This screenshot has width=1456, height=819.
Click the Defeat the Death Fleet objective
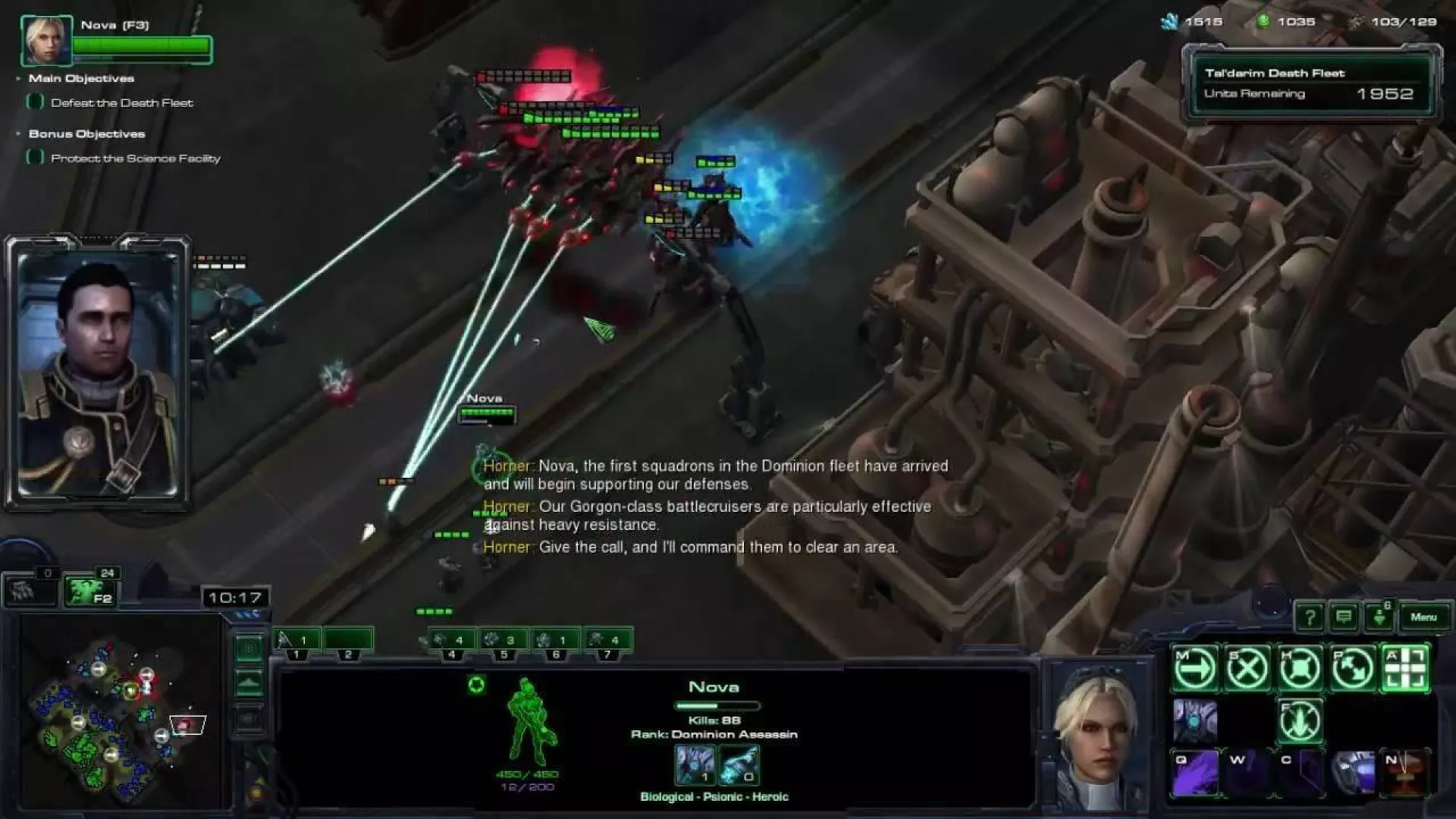tap(121, 103)
